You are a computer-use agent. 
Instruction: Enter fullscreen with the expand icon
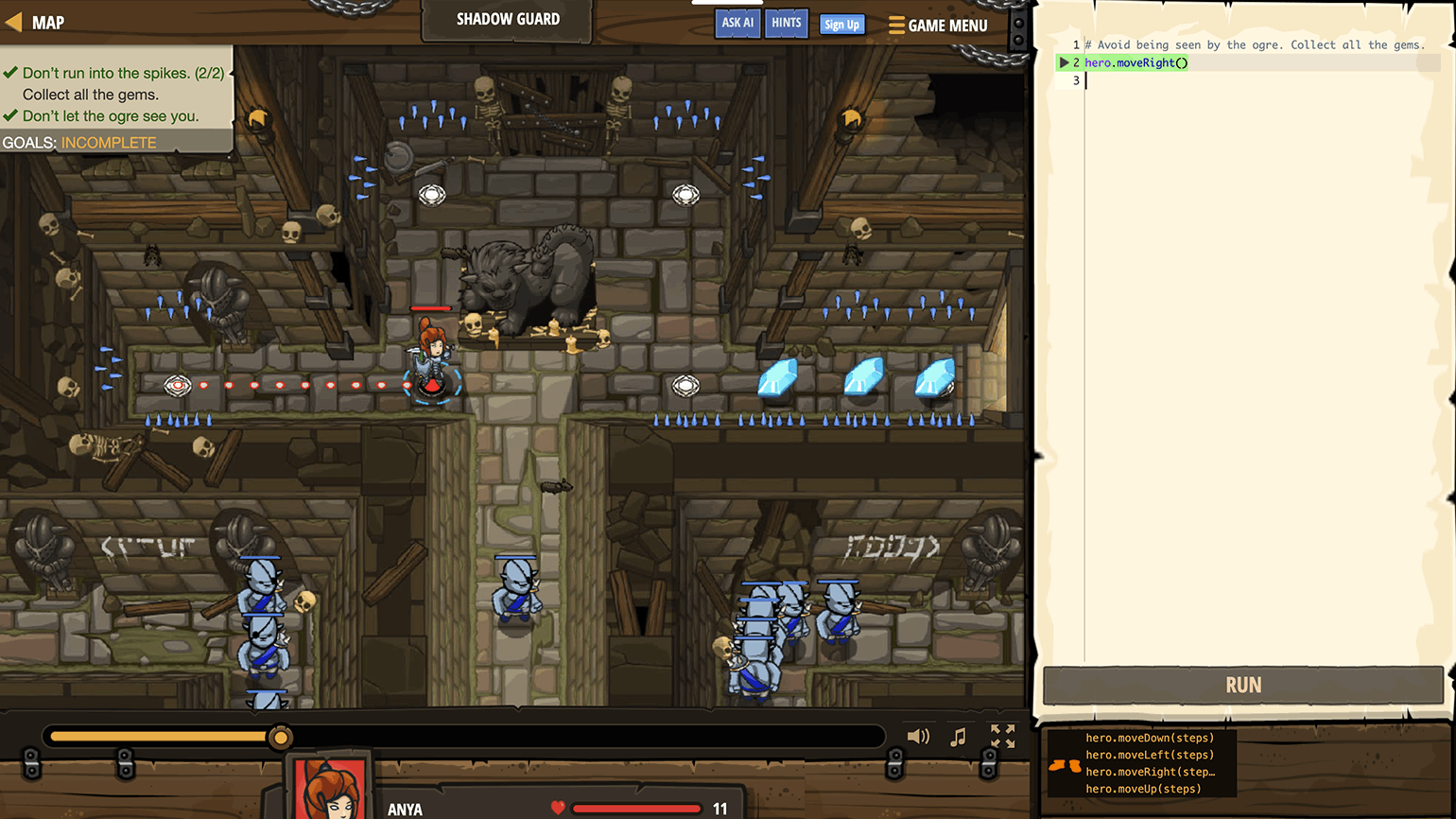[x=1002, y=736]
